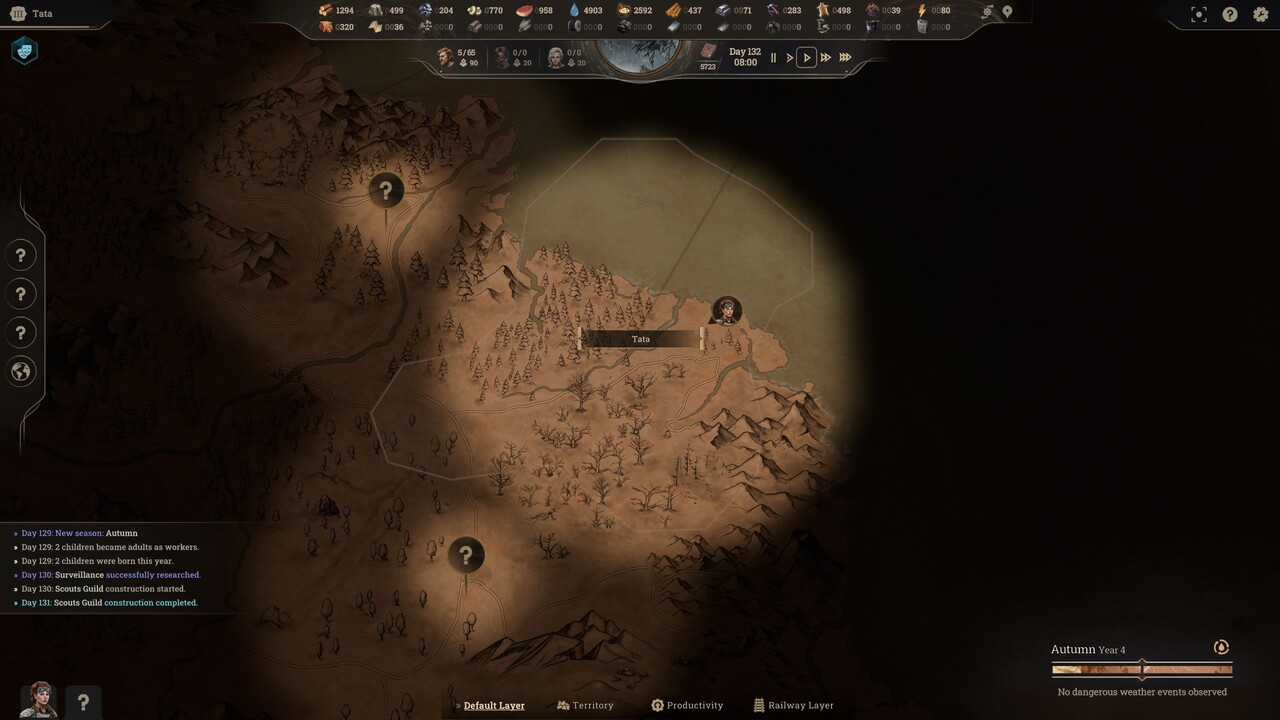Open the globe world map button
Image resolution: width=1280 pixels, height=720 pixels.
[21, 372]
